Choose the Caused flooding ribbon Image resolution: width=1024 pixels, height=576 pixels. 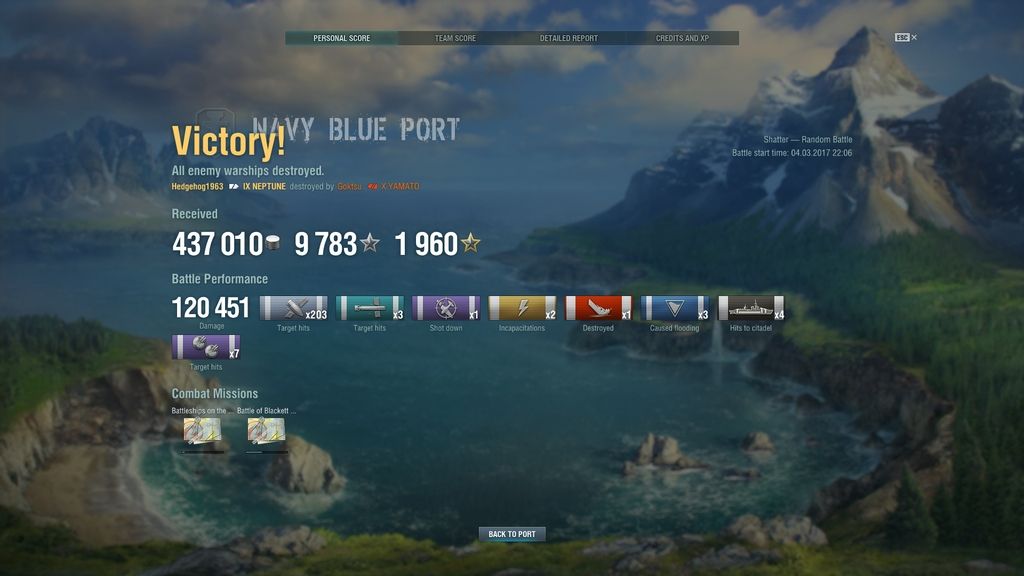click(674, 308)
